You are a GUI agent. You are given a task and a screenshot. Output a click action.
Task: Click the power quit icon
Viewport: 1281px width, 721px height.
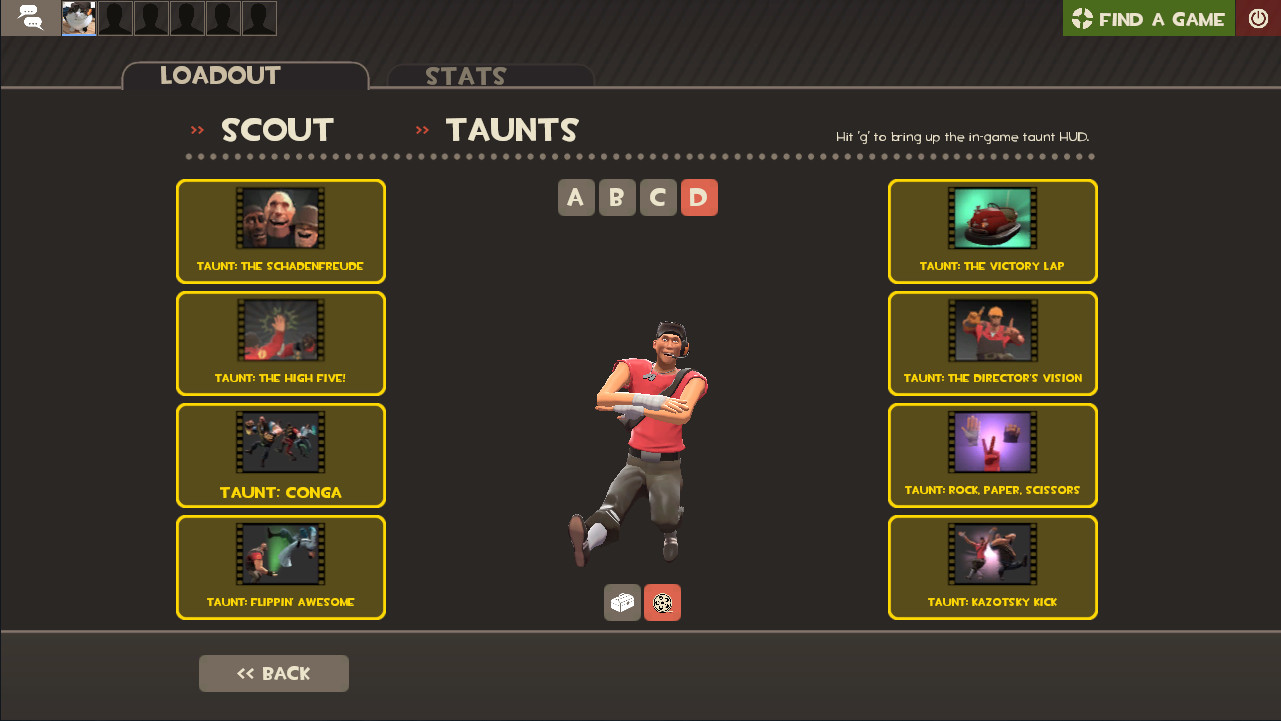[1258, 18]
